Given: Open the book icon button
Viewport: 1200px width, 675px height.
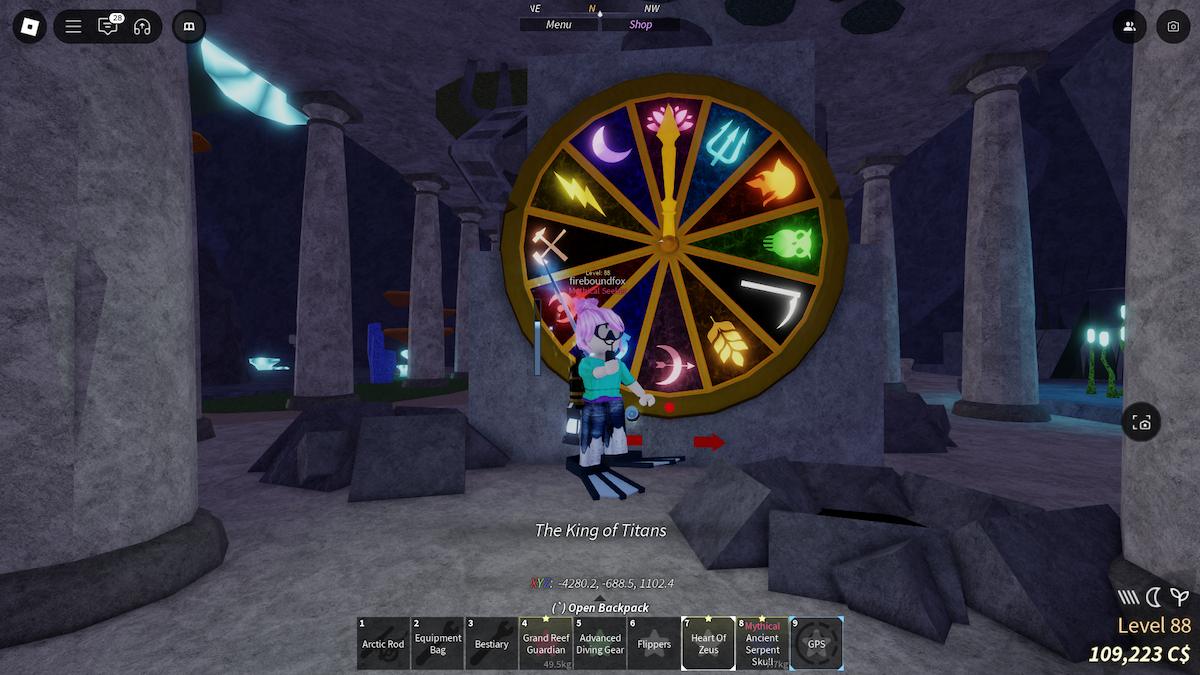Looking at the screenshot, I should (189, 27).
